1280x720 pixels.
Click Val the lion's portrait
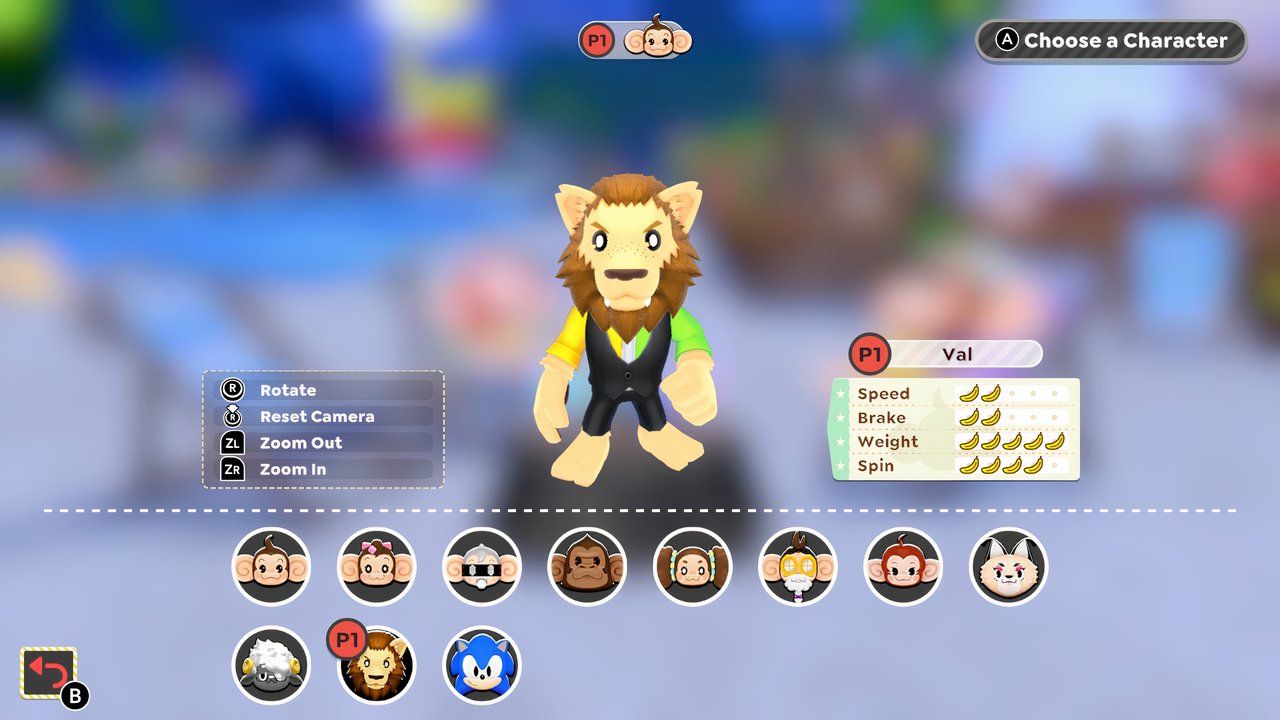click(377, 666)
